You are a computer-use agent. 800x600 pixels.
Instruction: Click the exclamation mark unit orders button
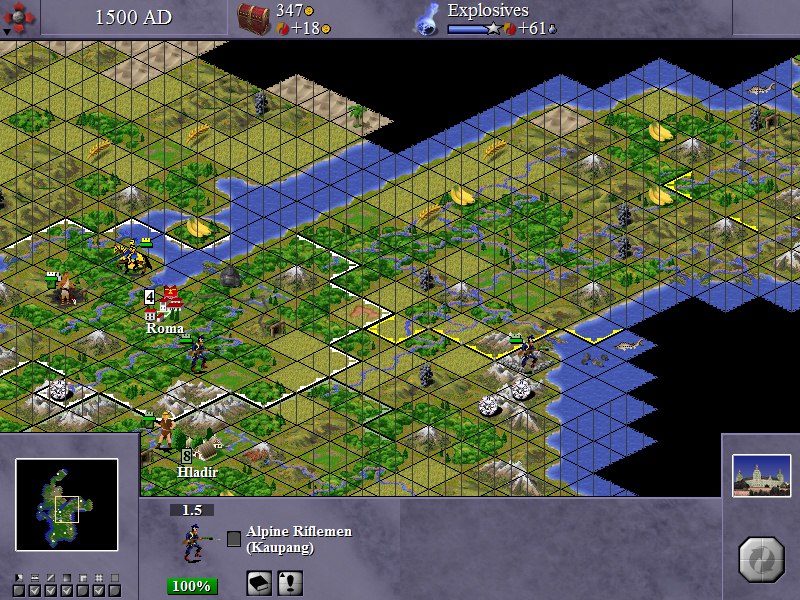(290, 583)
